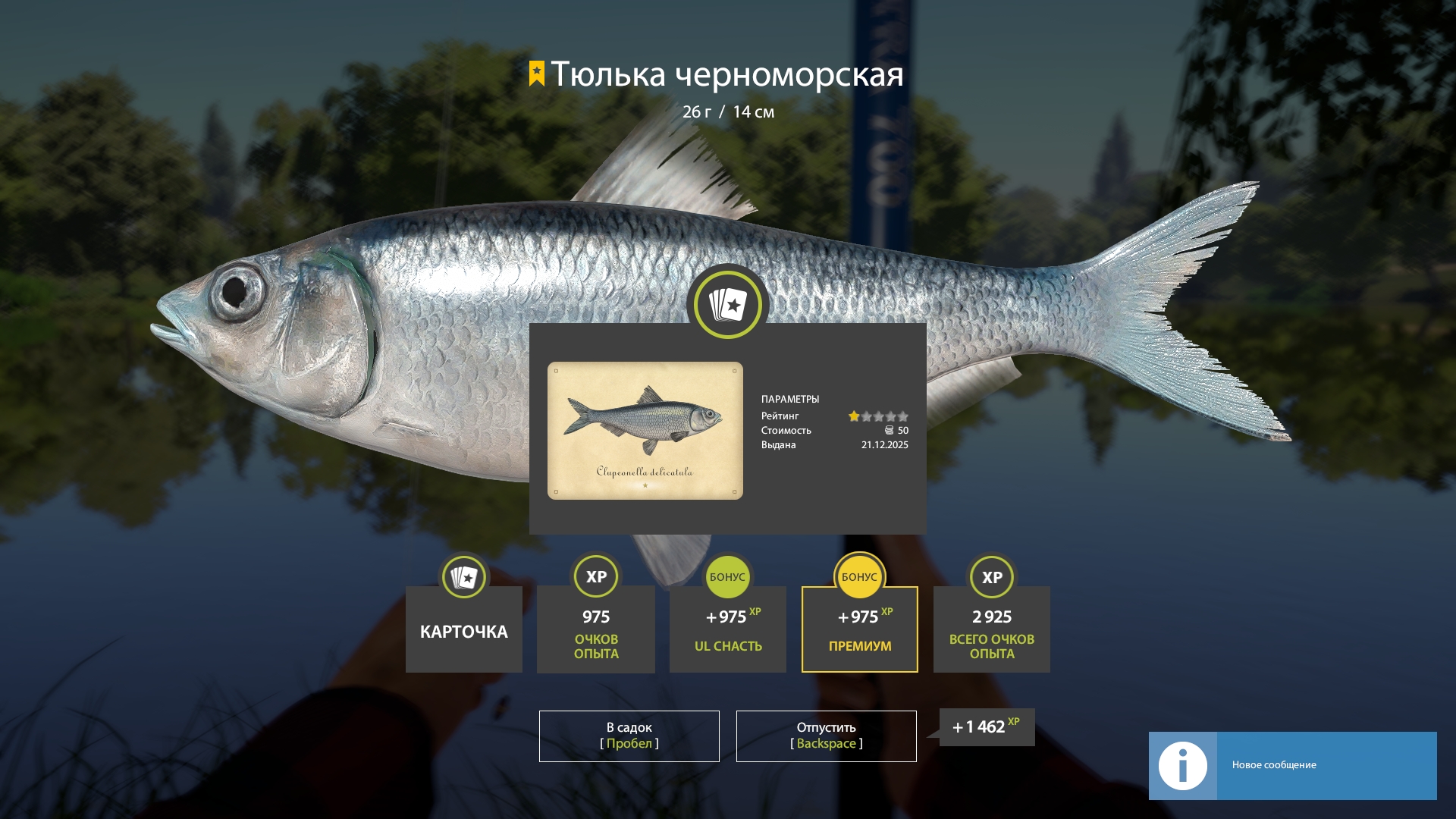Click the XP badge showing 975

595,577
